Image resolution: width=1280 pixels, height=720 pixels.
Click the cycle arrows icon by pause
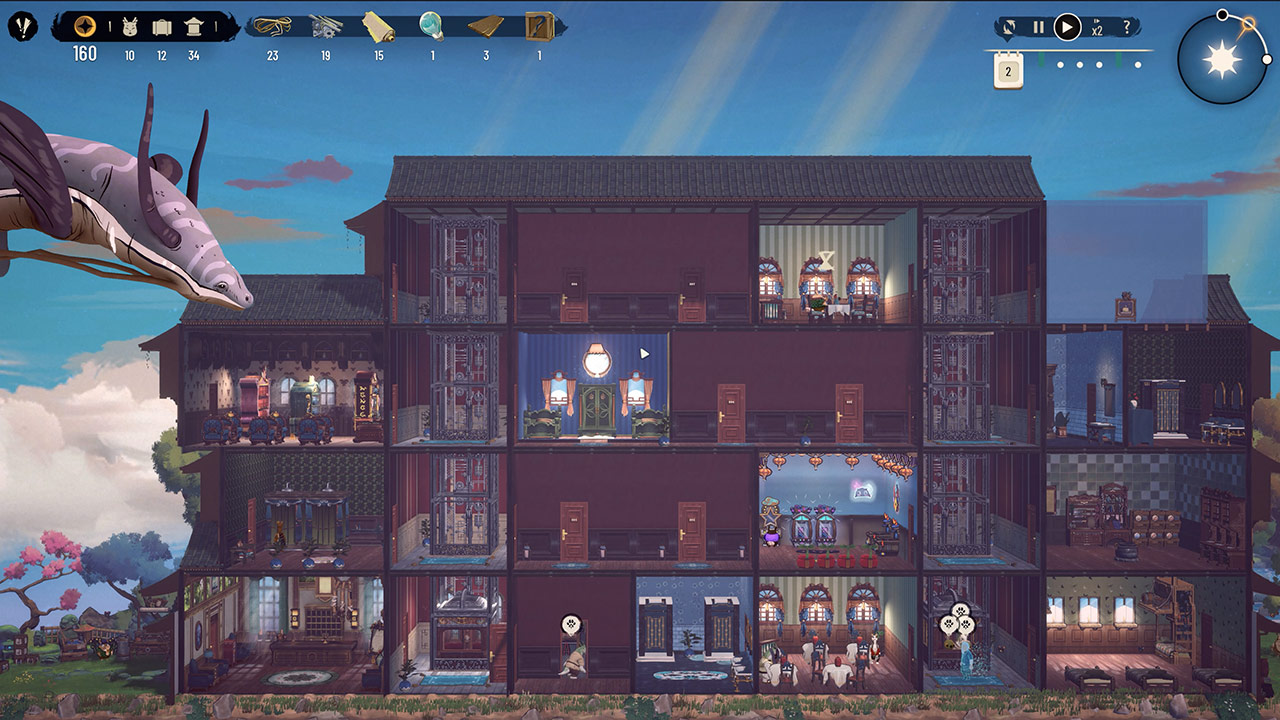1010,28
